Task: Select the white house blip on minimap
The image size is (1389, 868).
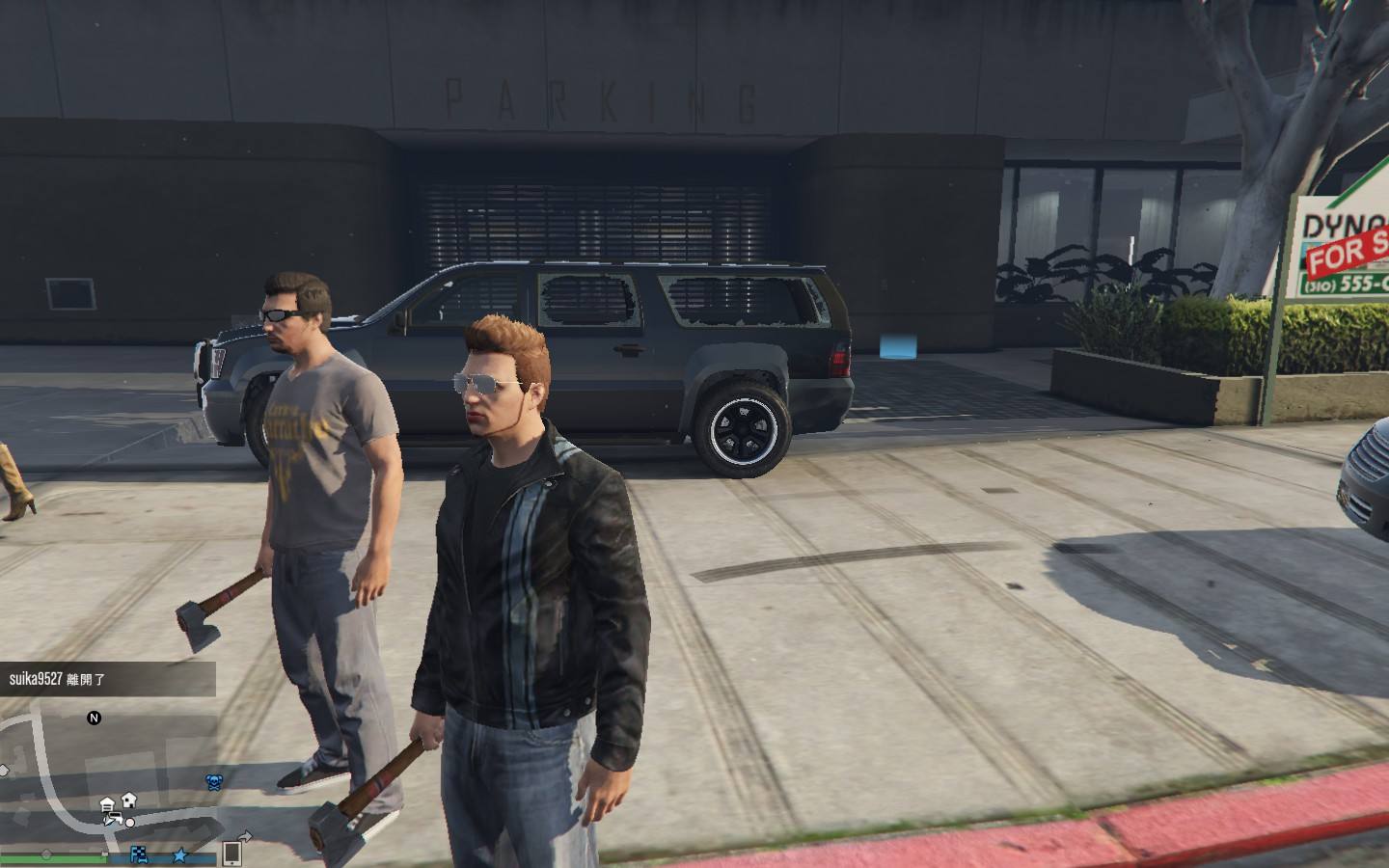Action: (x=128, y=800)
